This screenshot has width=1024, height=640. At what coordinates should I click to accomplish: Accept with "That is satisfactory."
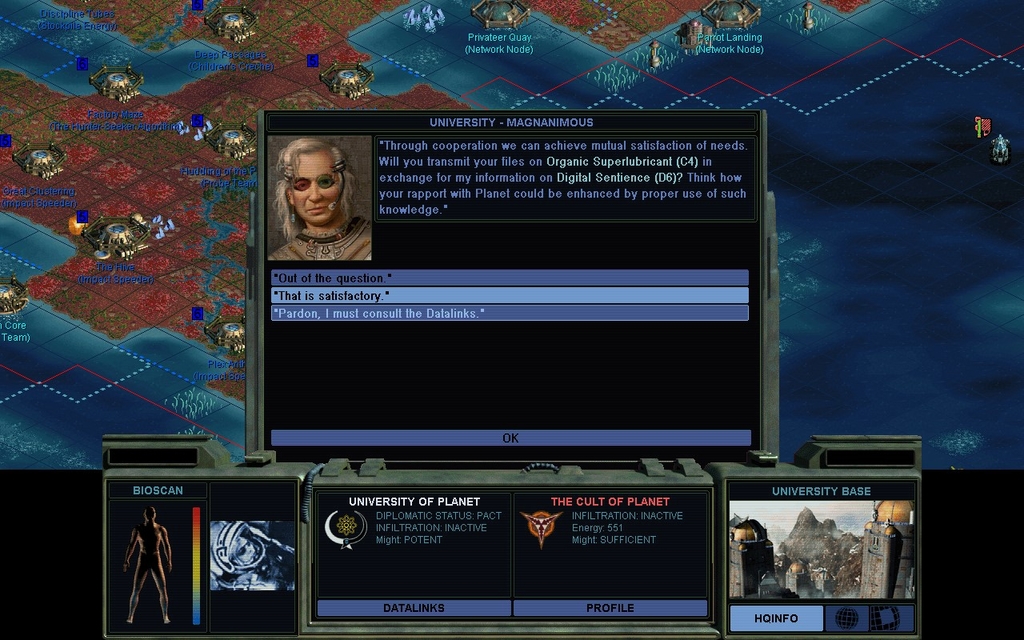click(x=509, y=296)
